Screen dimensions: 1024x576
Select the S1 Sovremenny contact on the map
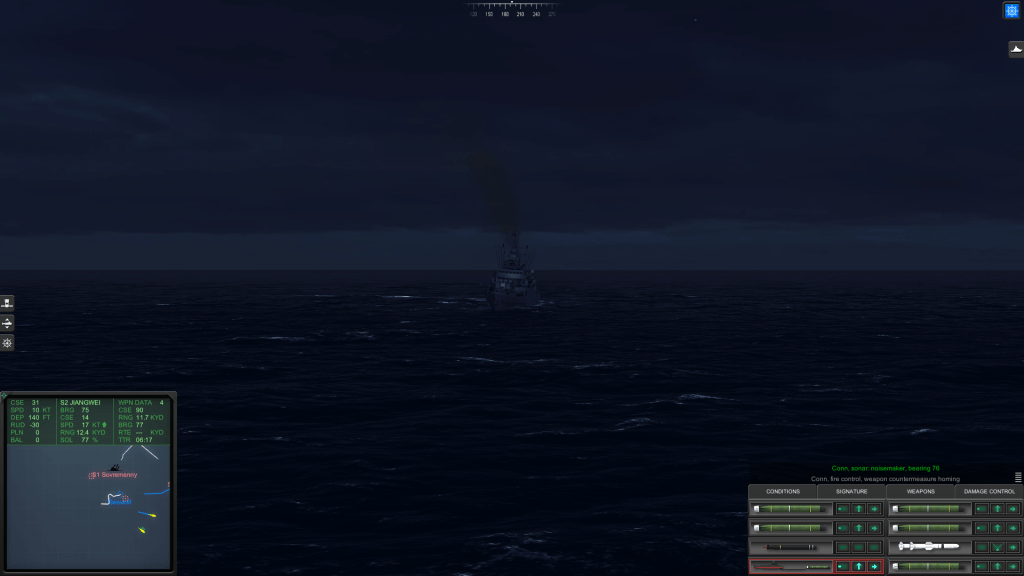(x=113, y=475)
